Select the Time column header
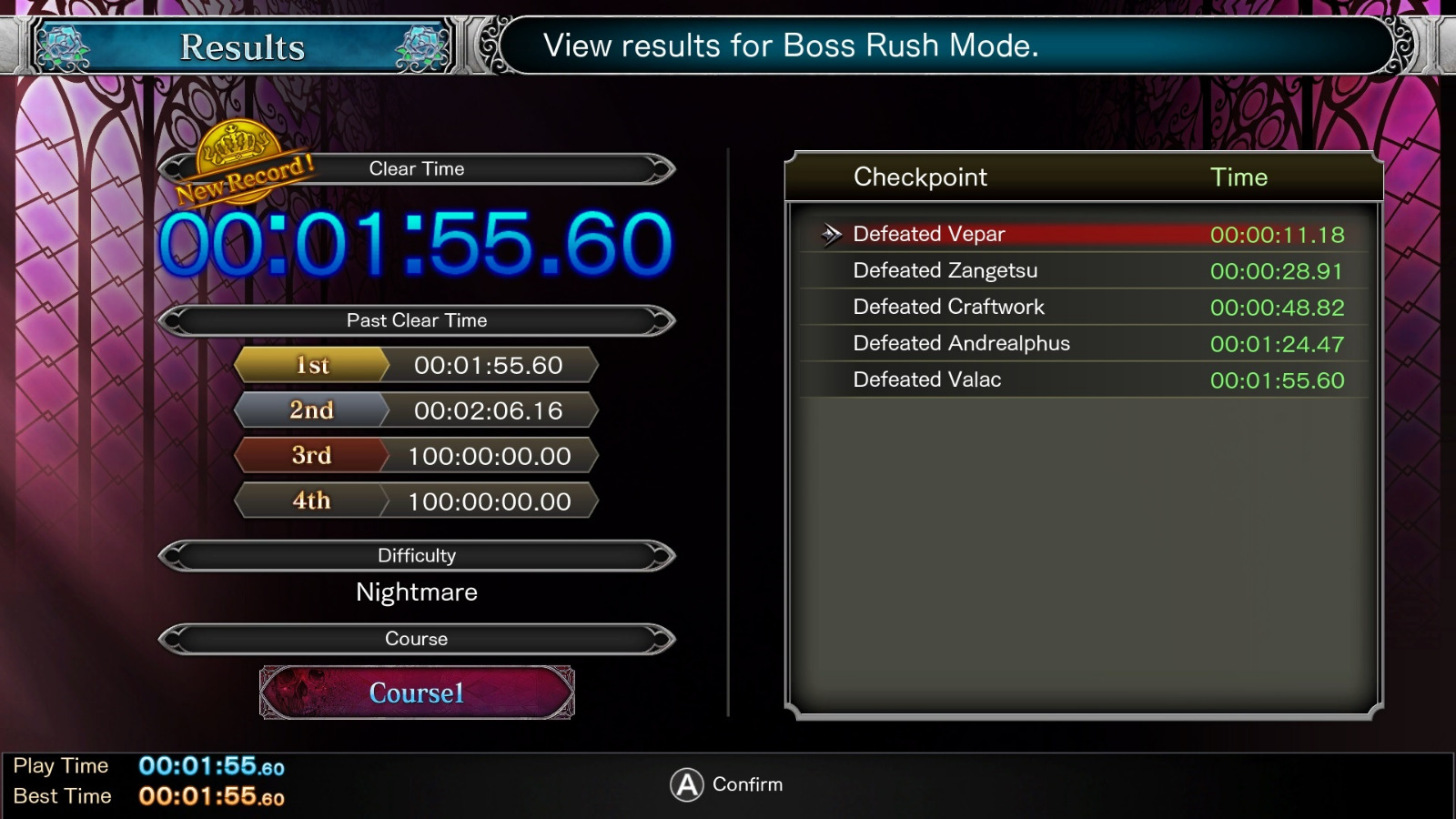Viewport: 1456px width, 819px height. point(1239,177)
